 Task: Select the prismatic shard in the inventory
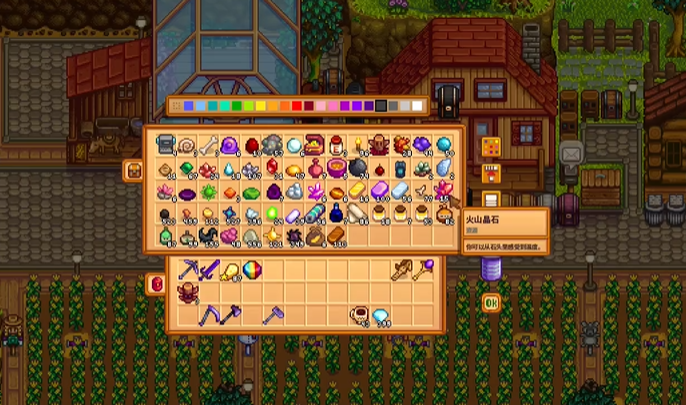(x=254, y=269)
